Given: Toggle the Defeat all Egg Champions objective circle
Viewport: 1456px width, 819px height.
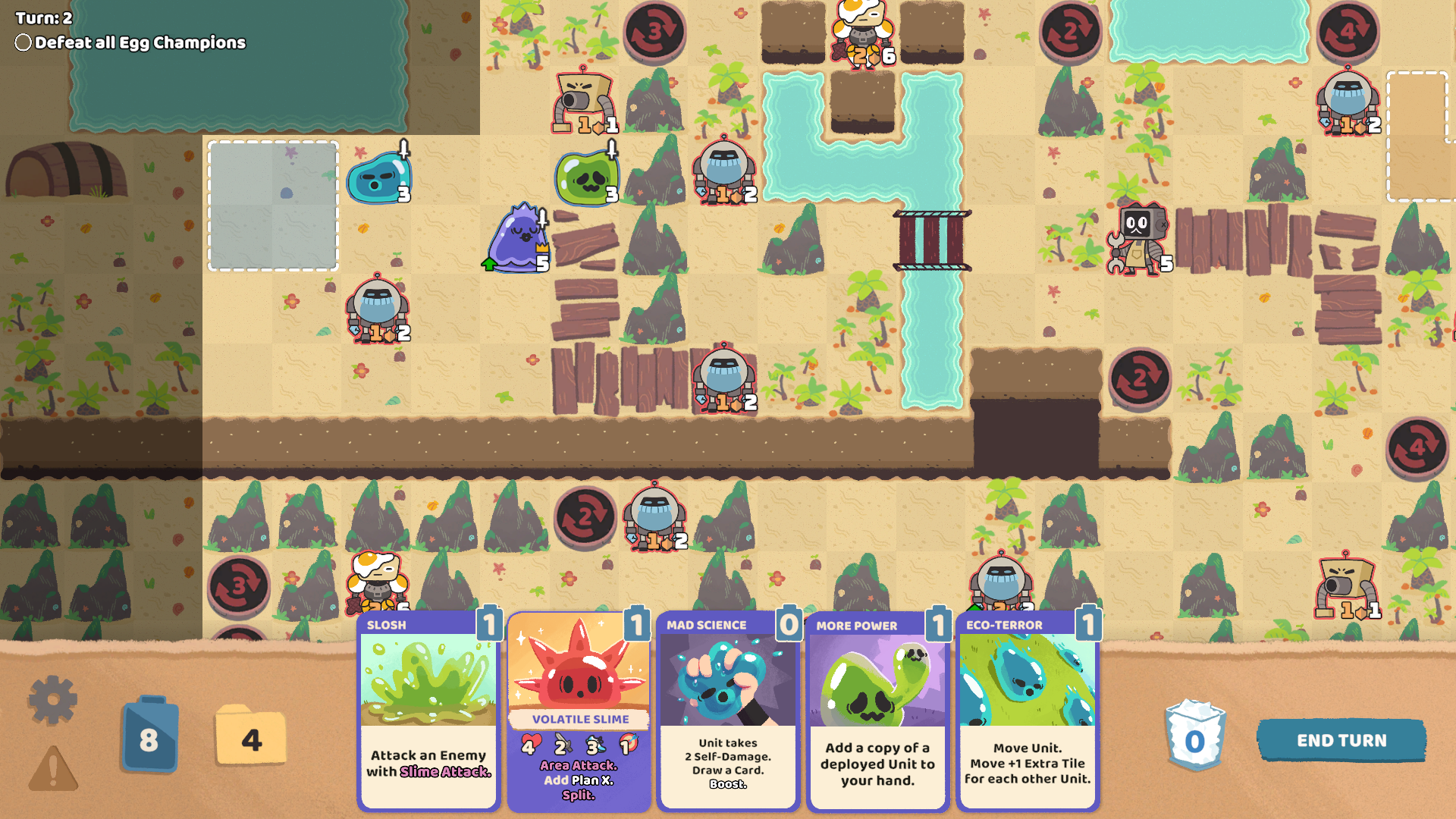Looking at the screenshot, I should point(21,43).
